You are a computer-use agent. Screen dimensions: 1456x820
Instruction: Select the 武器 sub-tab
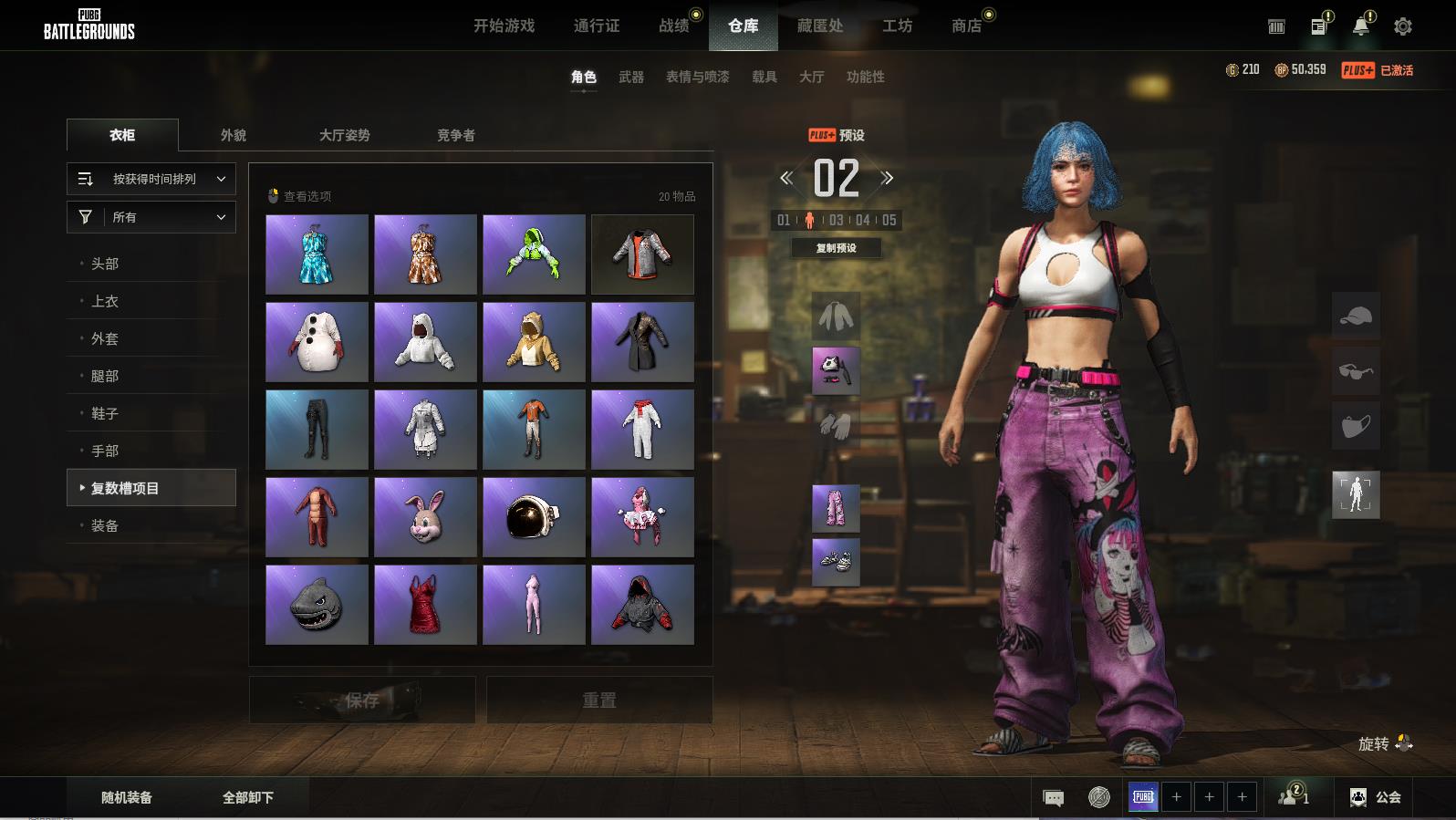coord(630,77)
